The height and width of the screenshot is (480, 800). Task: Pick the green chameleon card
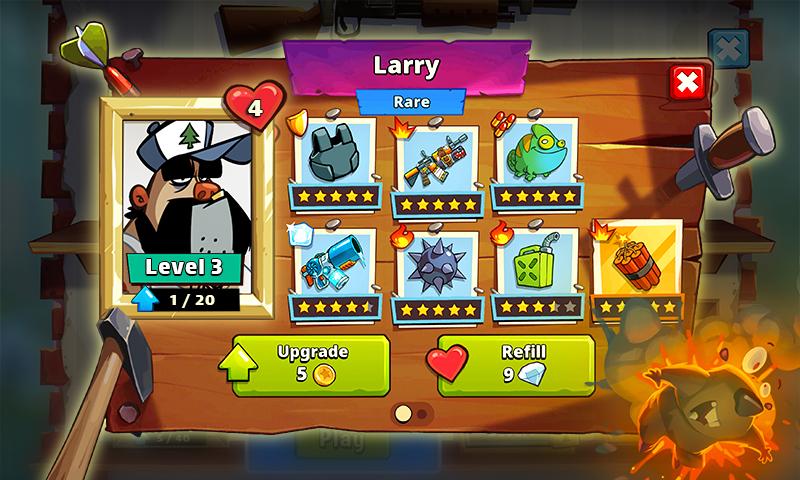536,157
